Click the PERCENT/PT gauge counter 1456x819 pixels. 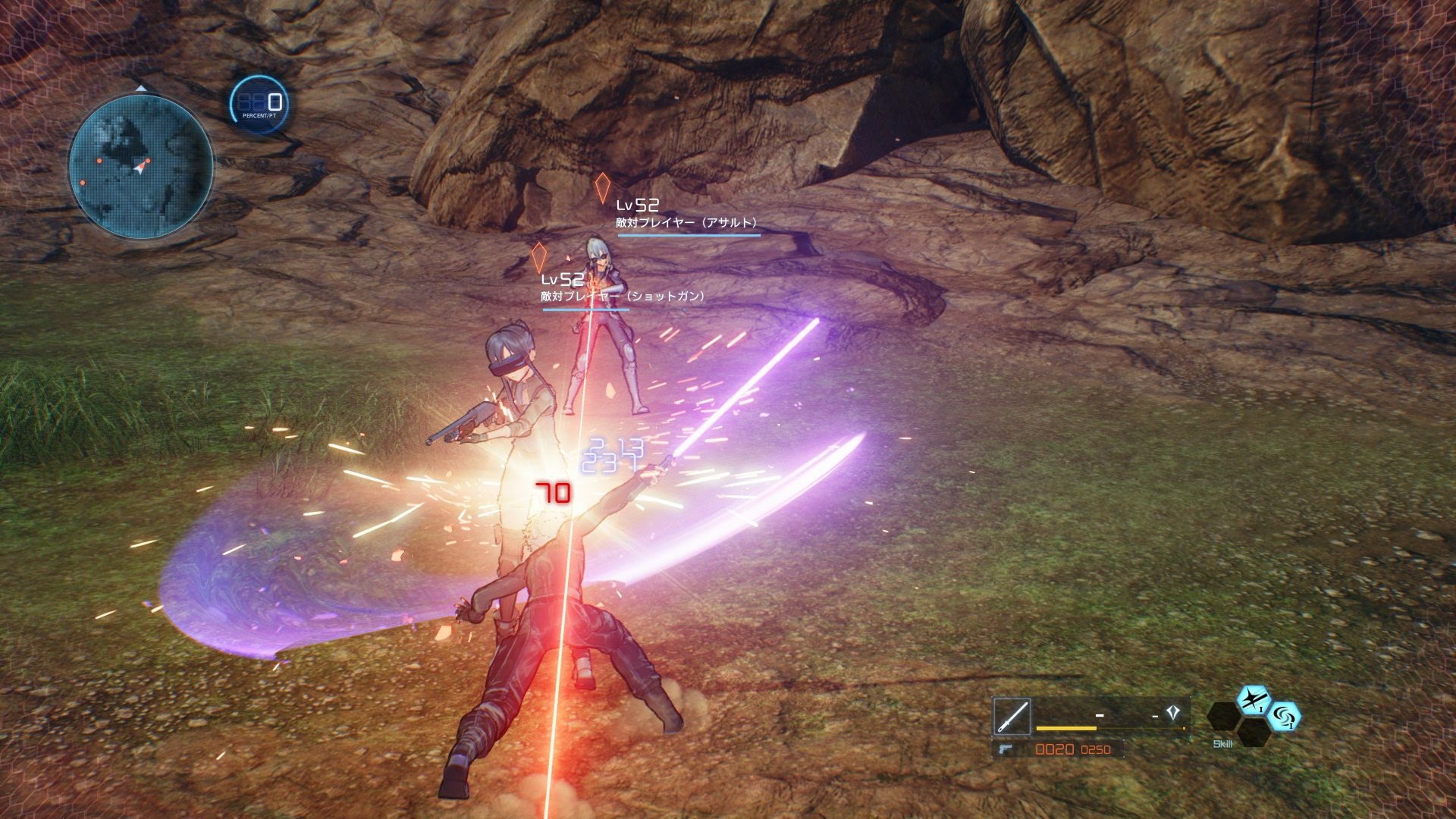point(259,102)
